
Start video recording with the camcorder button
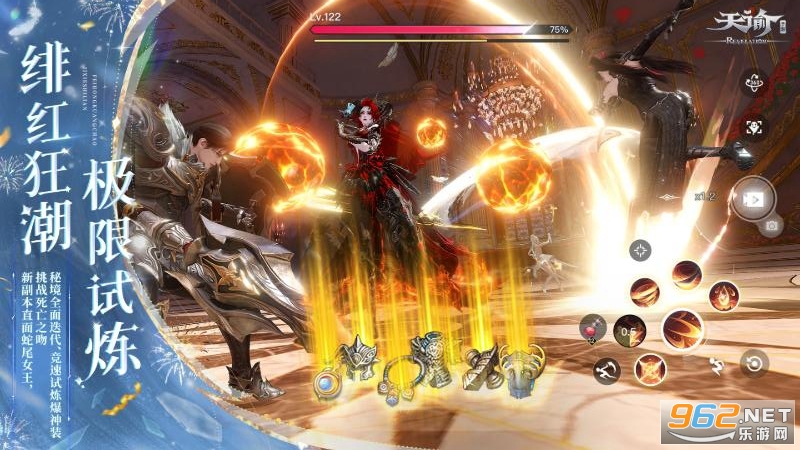[750, 196]
